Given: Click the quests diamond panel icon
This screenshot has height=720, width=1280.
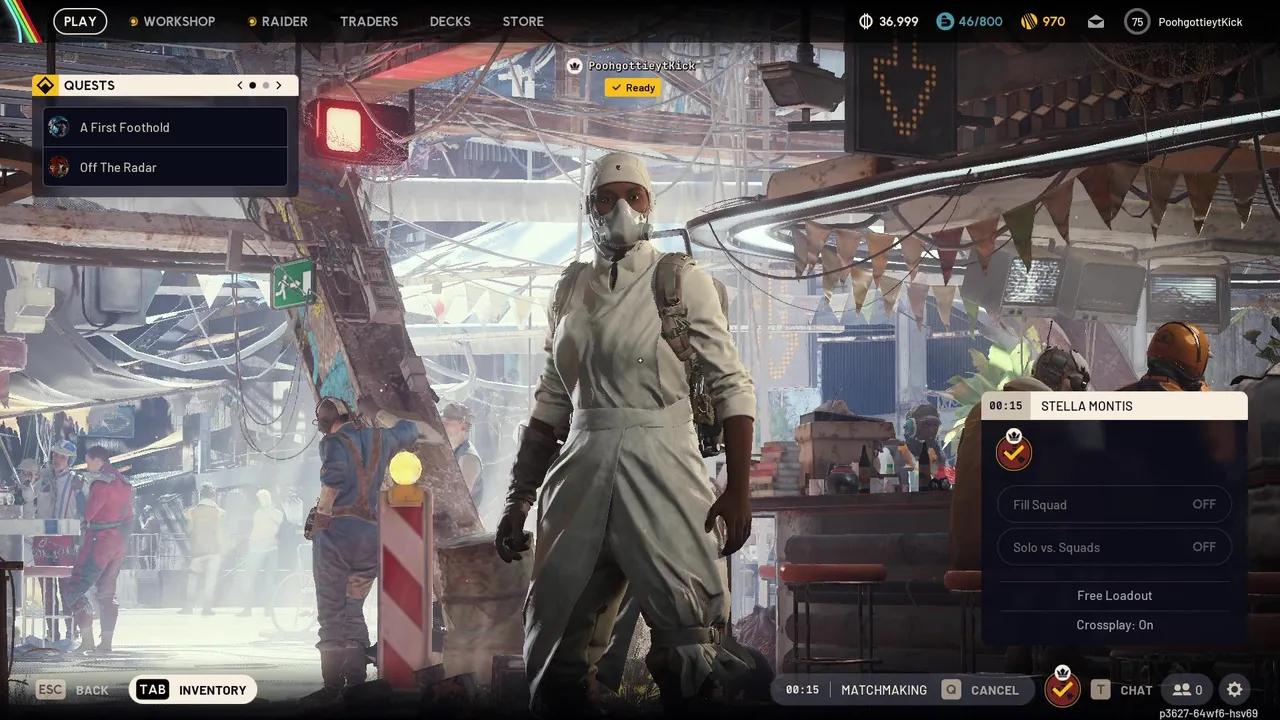Looking at the screenshot, I should (x=45, y=85).
